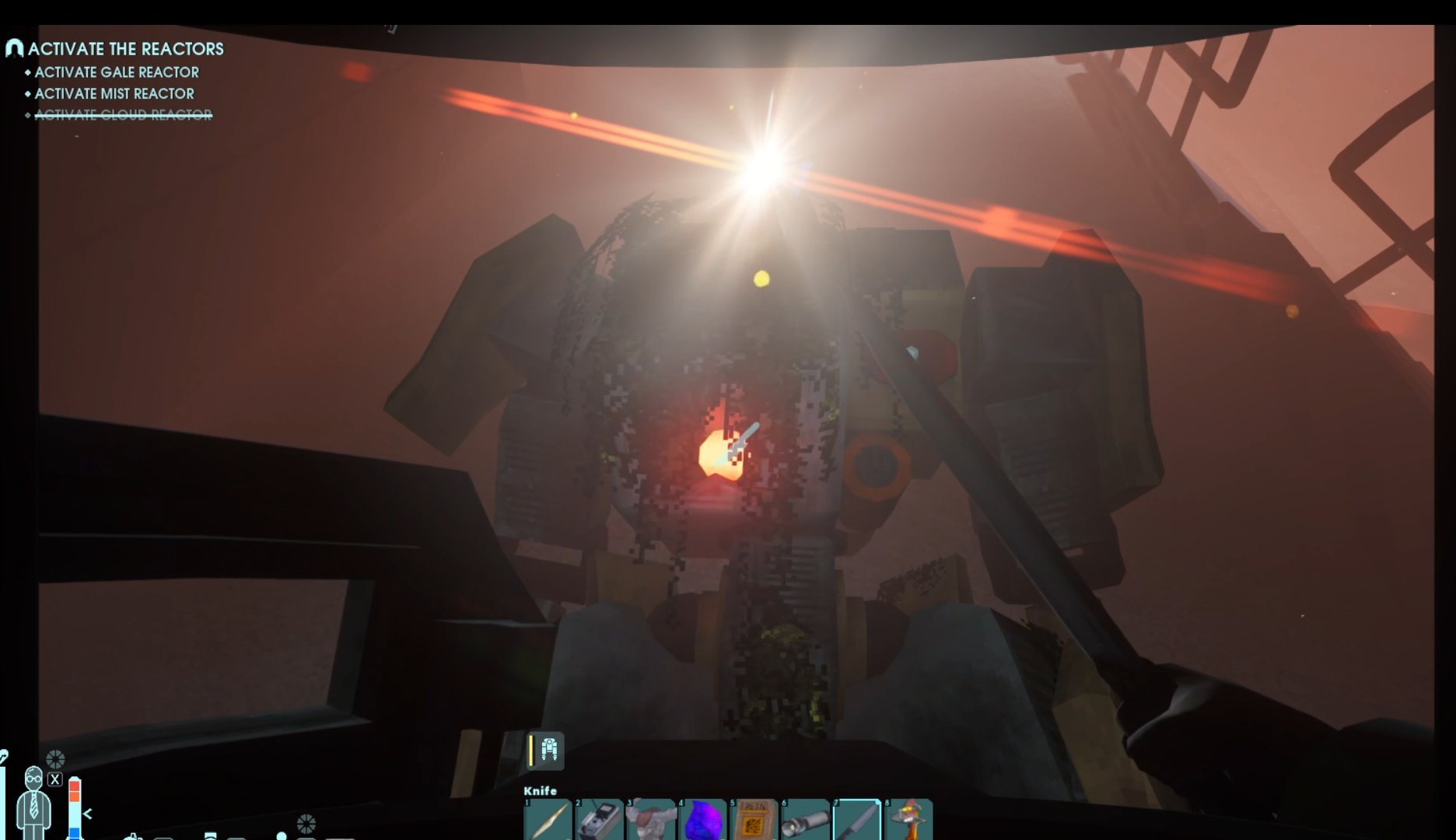The image size is (1456, 840).
Task: Choose the colorful gnome figure in slot 8
Action: [908, 821]
